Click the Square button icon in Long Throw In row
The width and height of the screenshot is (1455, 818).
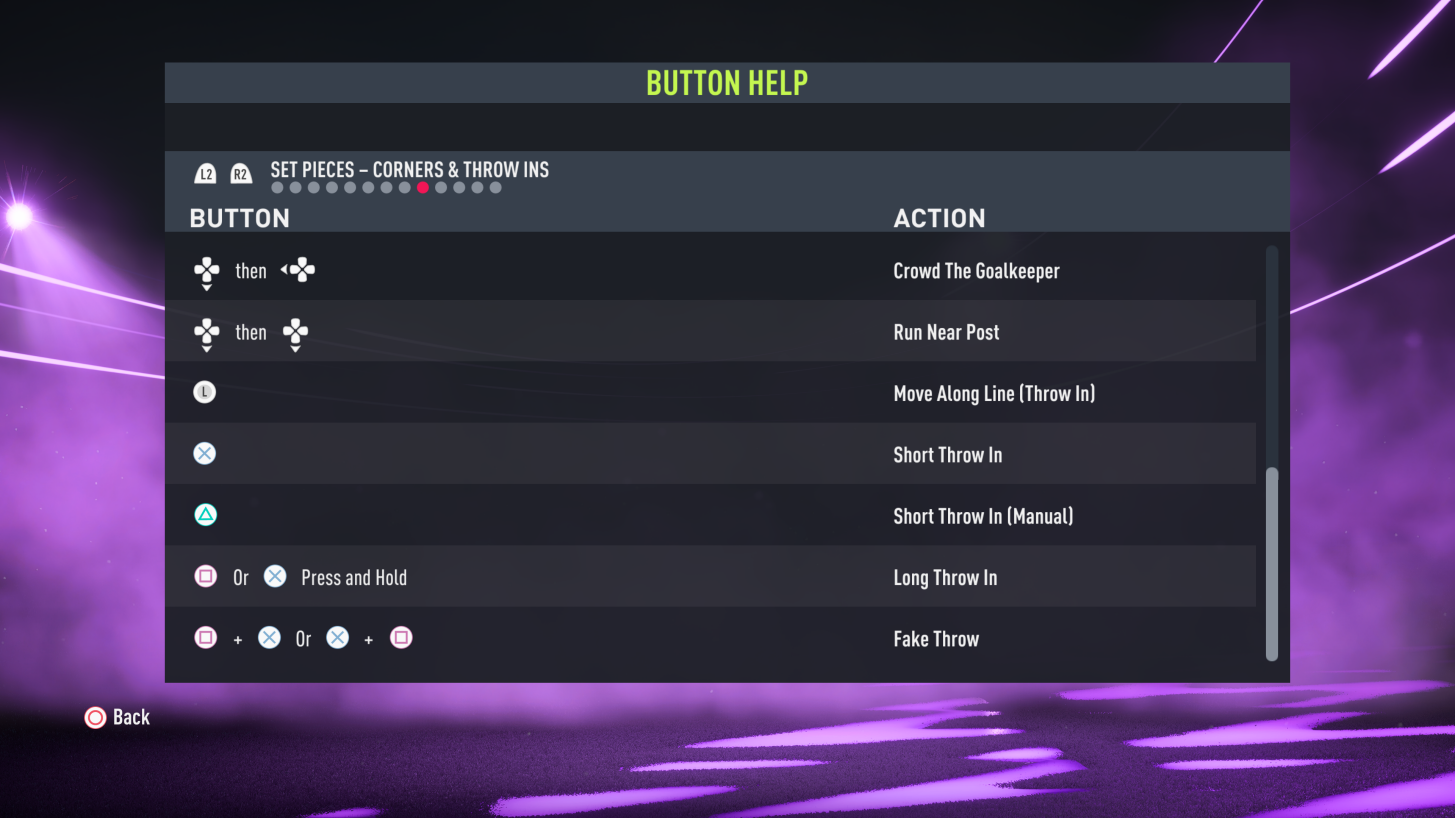pos(204,576)
